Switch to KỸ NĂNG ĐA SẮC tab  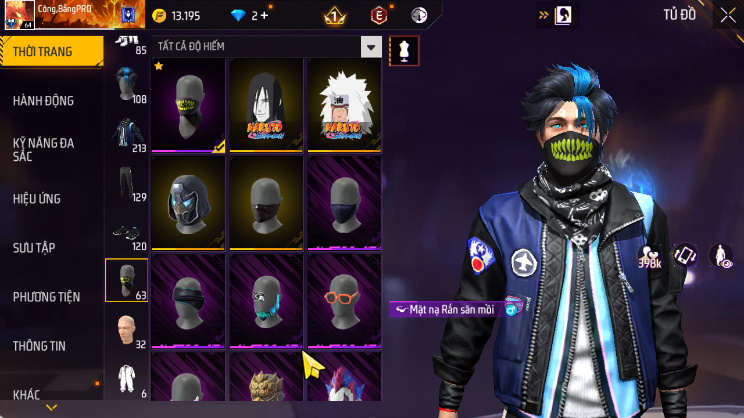click(x=43, y=150)
